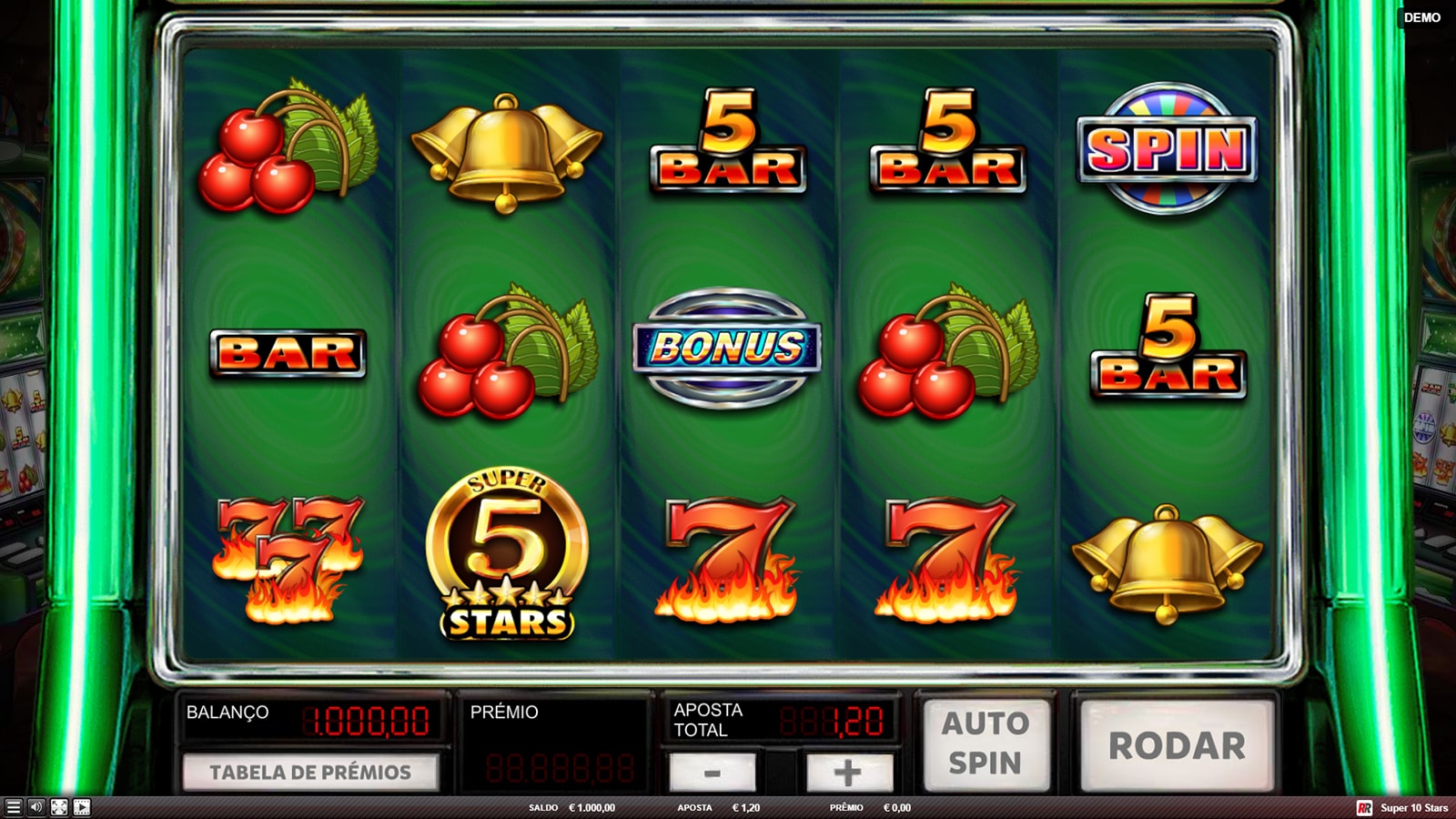Activate the AUTO SPIN button
The height and width of the screenshot is (819, 1456).
tap(986, 743)
